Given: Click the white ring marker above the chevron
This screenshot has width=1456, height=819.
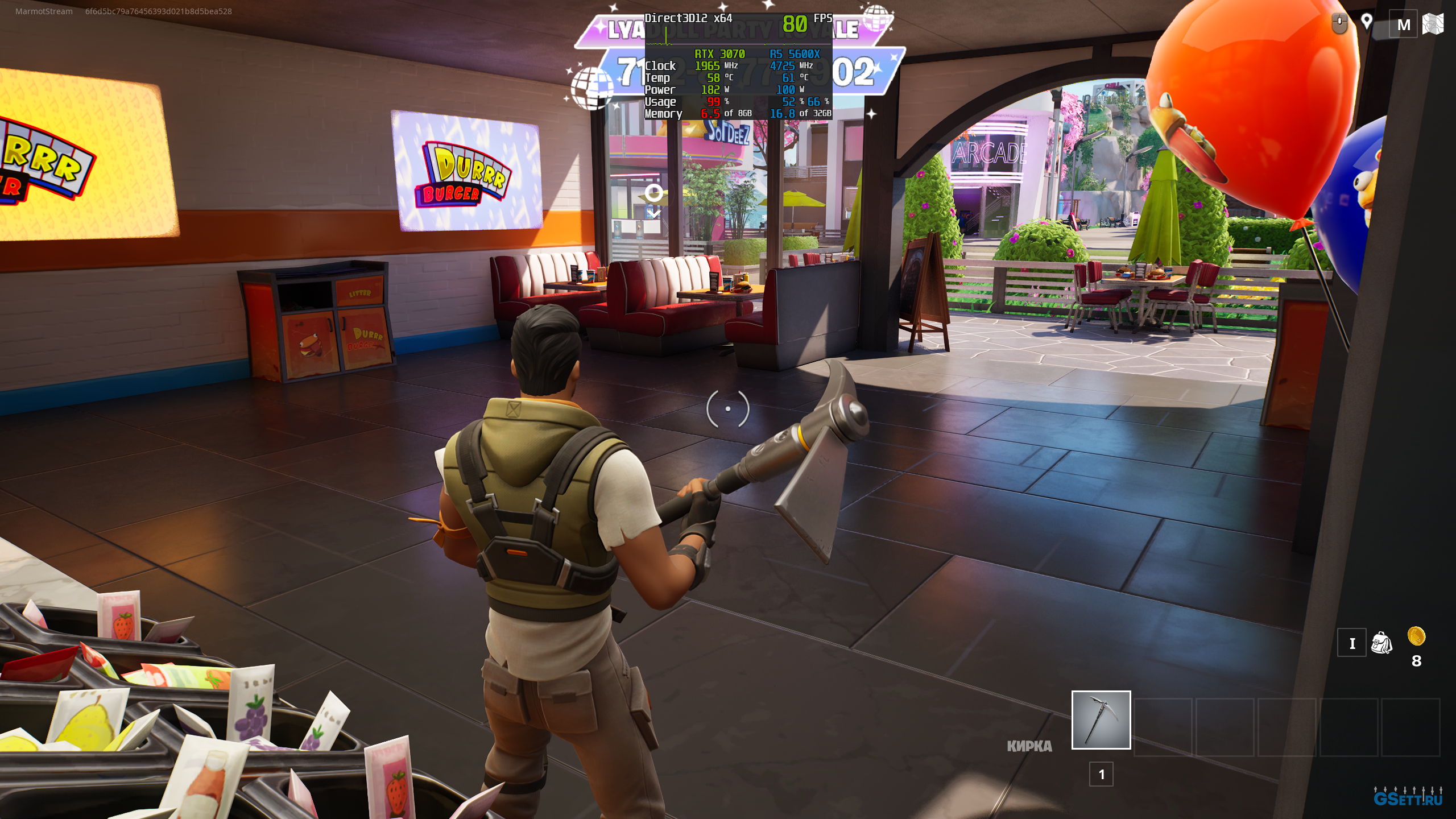Looking at the screenshot, I should tap(654, 193).
